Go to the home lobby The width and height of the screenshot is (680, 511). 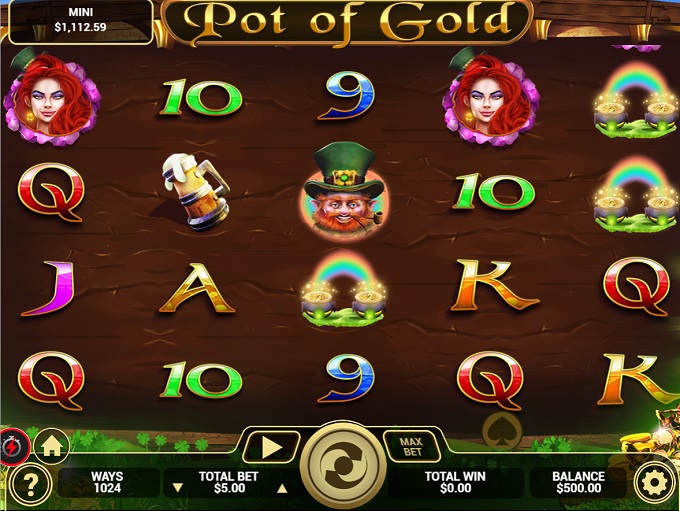[x=51, y=444]
